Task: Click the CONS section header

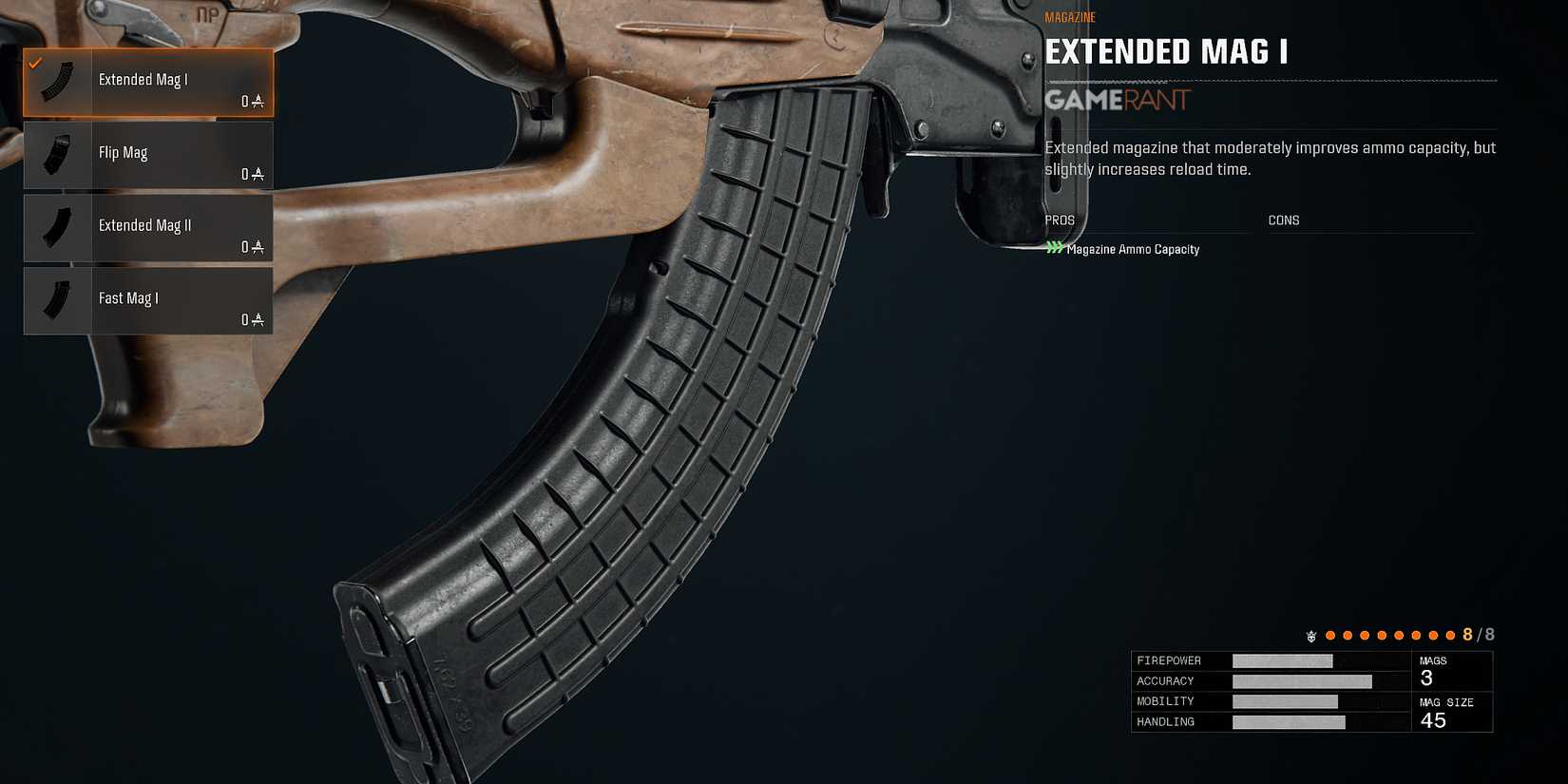Action: click(1283, 220)
